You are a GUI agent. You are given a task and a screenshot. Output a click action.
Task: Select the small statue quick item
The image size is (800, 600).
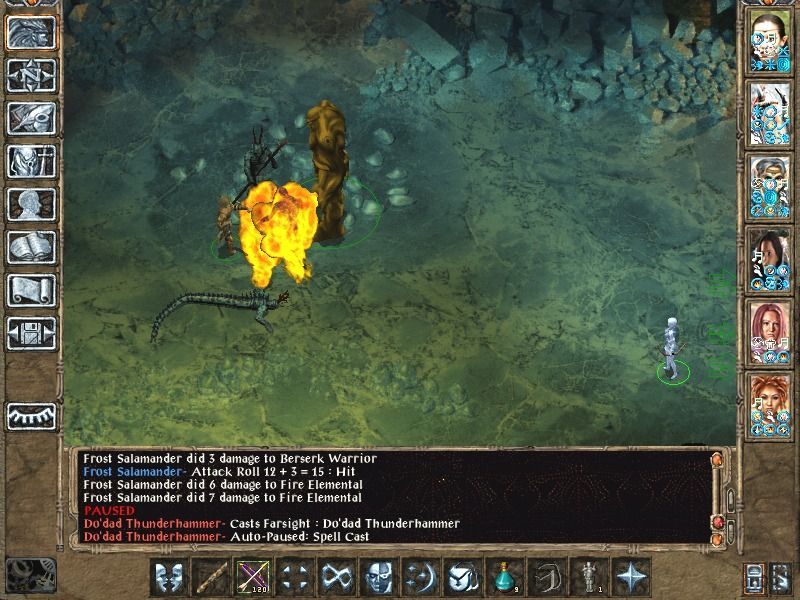coord(588,577)
